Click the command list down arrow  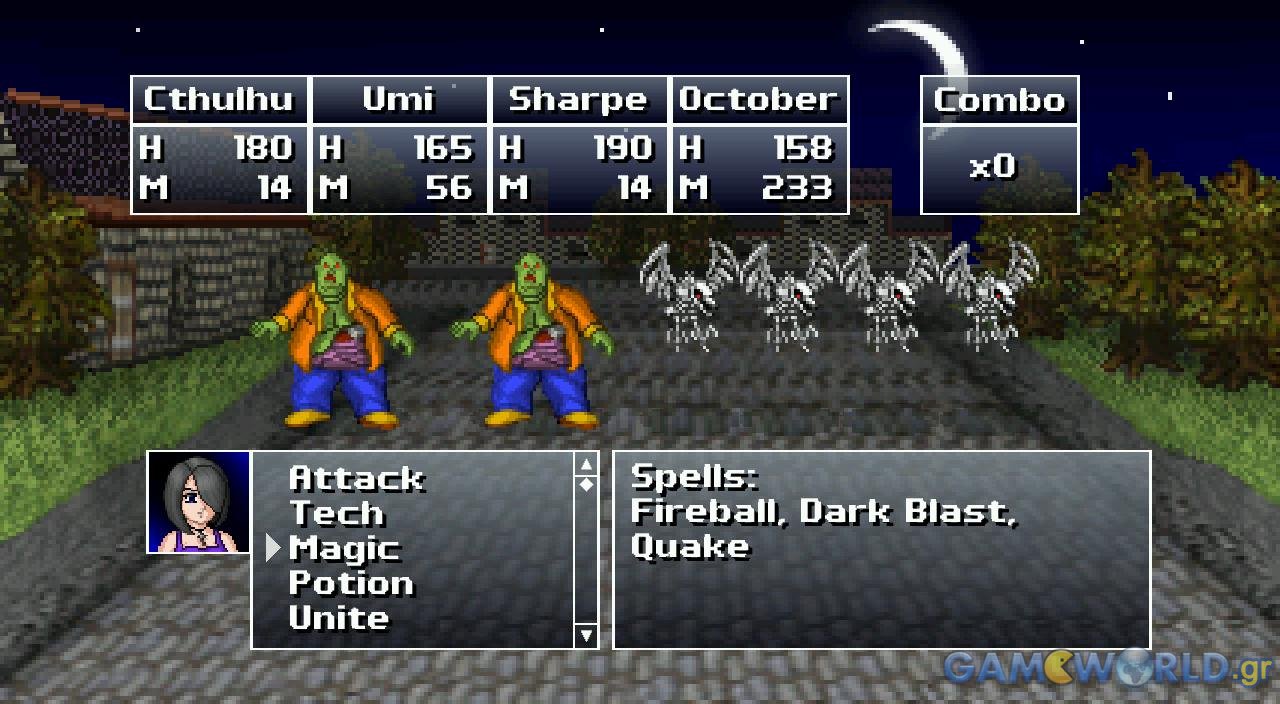coord(586,636)
